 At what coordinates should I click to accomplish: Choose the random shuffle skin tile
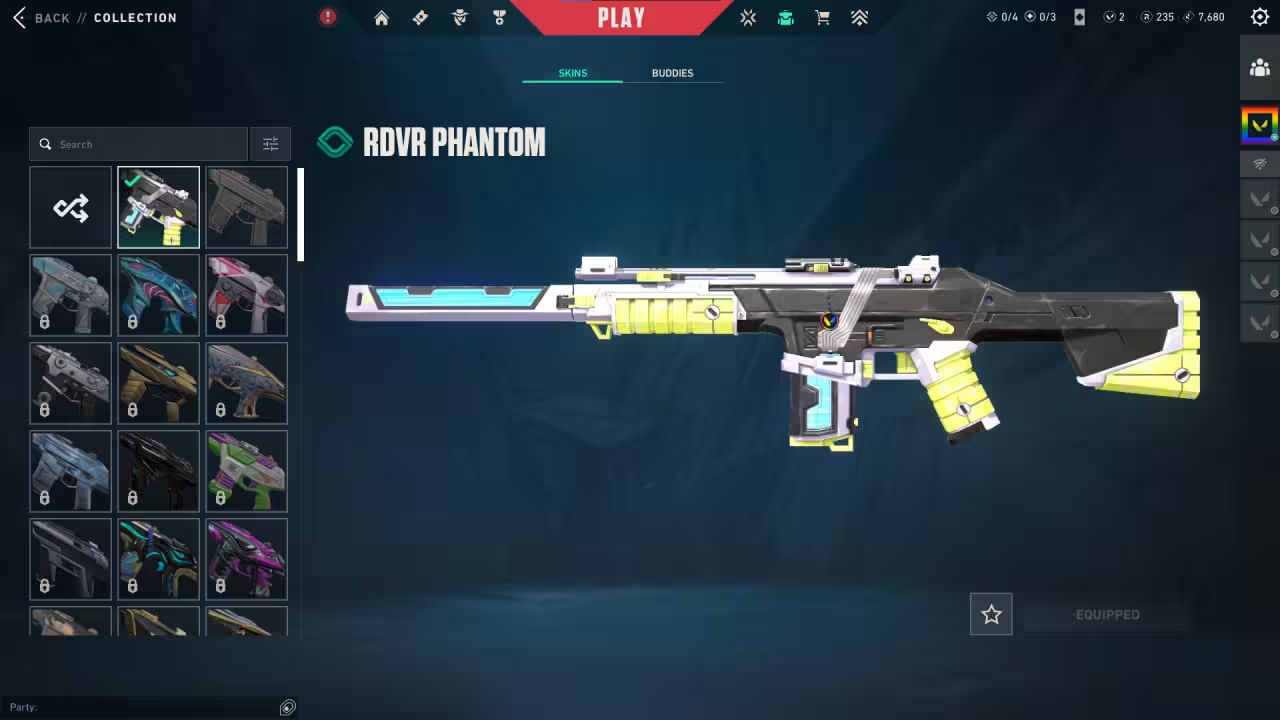coord(71,208)
